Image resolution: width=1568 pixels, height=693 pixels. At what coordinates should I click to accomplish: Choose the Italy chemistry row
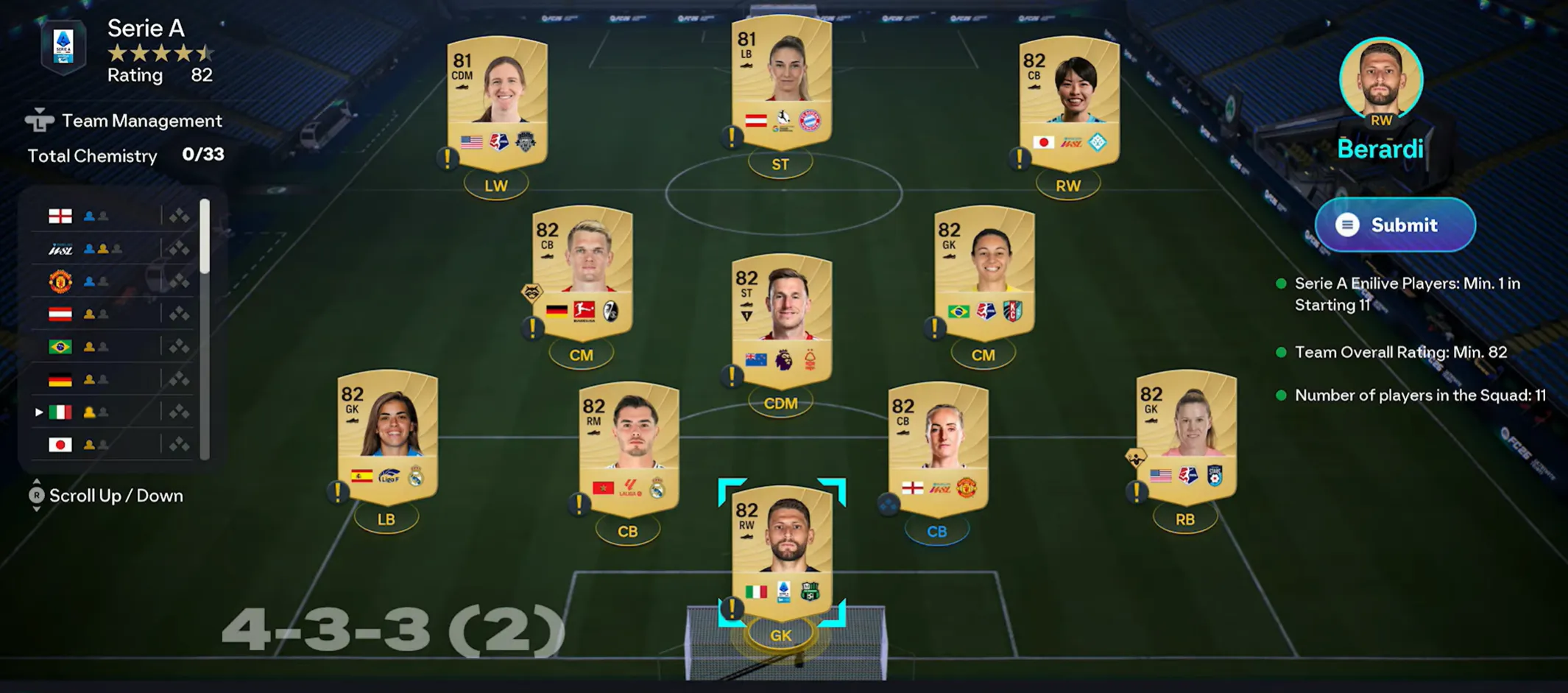click(110, 412)
